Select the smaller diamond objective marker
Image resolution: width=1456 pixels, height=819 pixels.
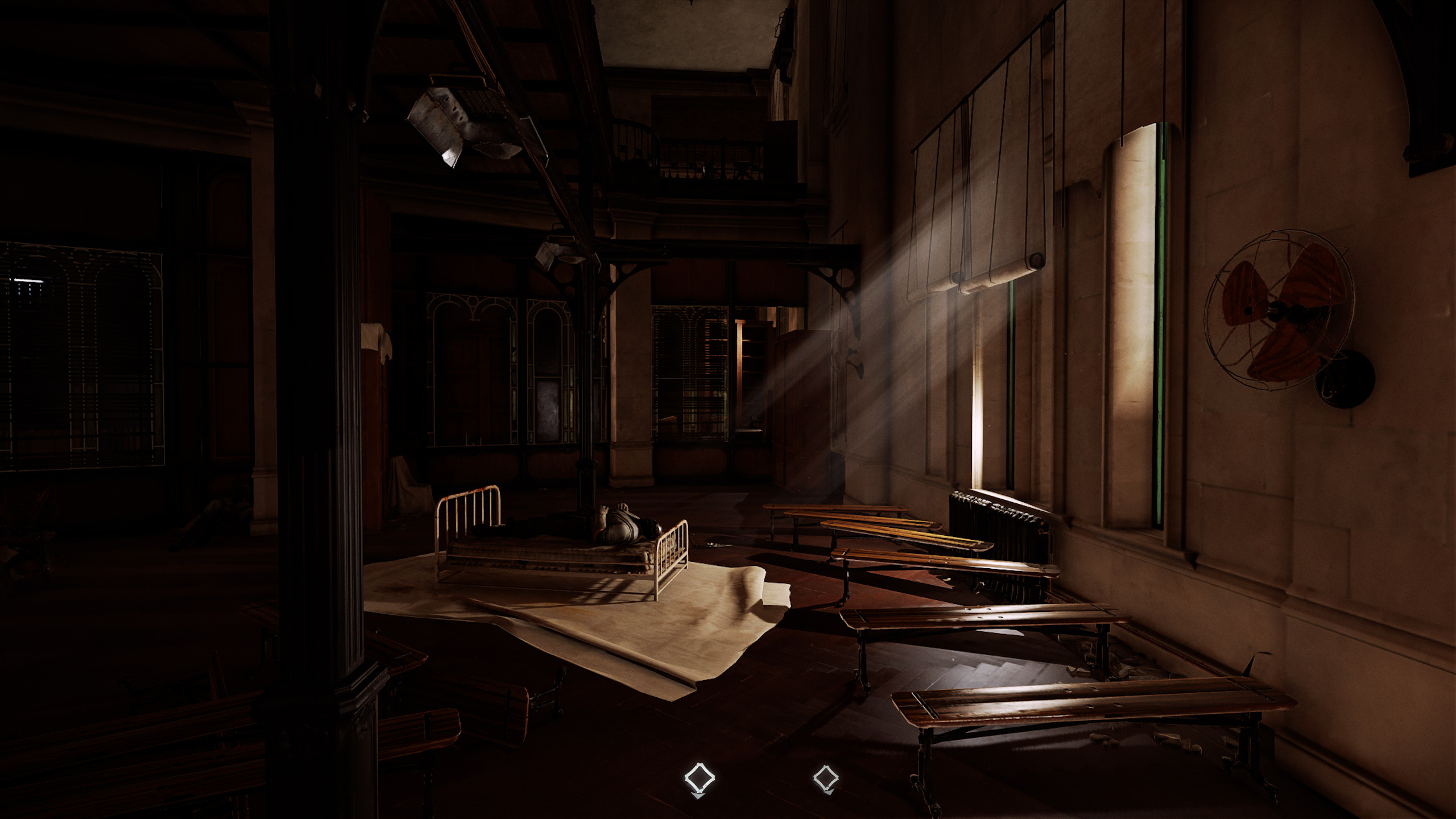(826, 778)
